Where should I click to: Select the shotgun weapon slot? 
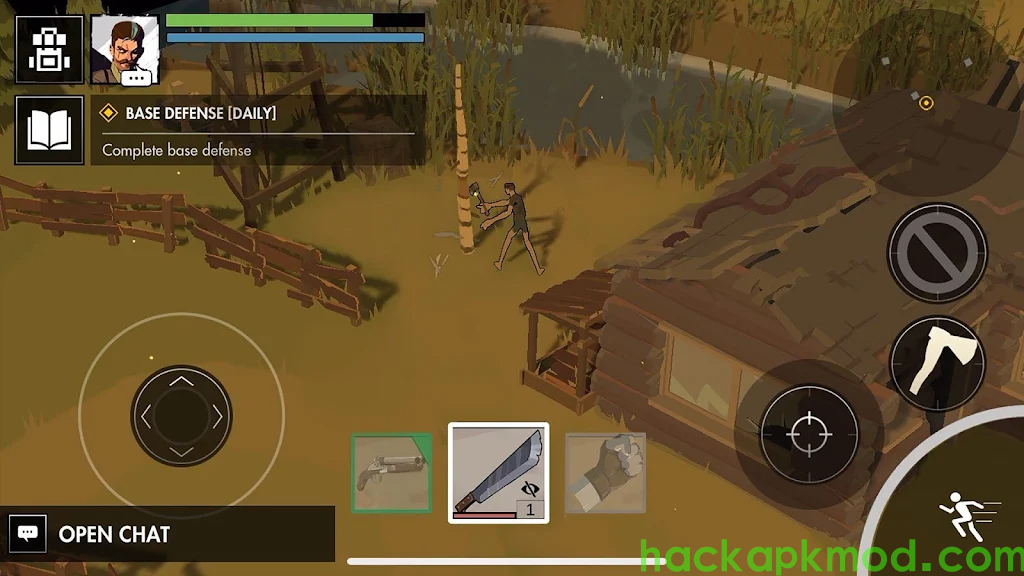point(391,472)
